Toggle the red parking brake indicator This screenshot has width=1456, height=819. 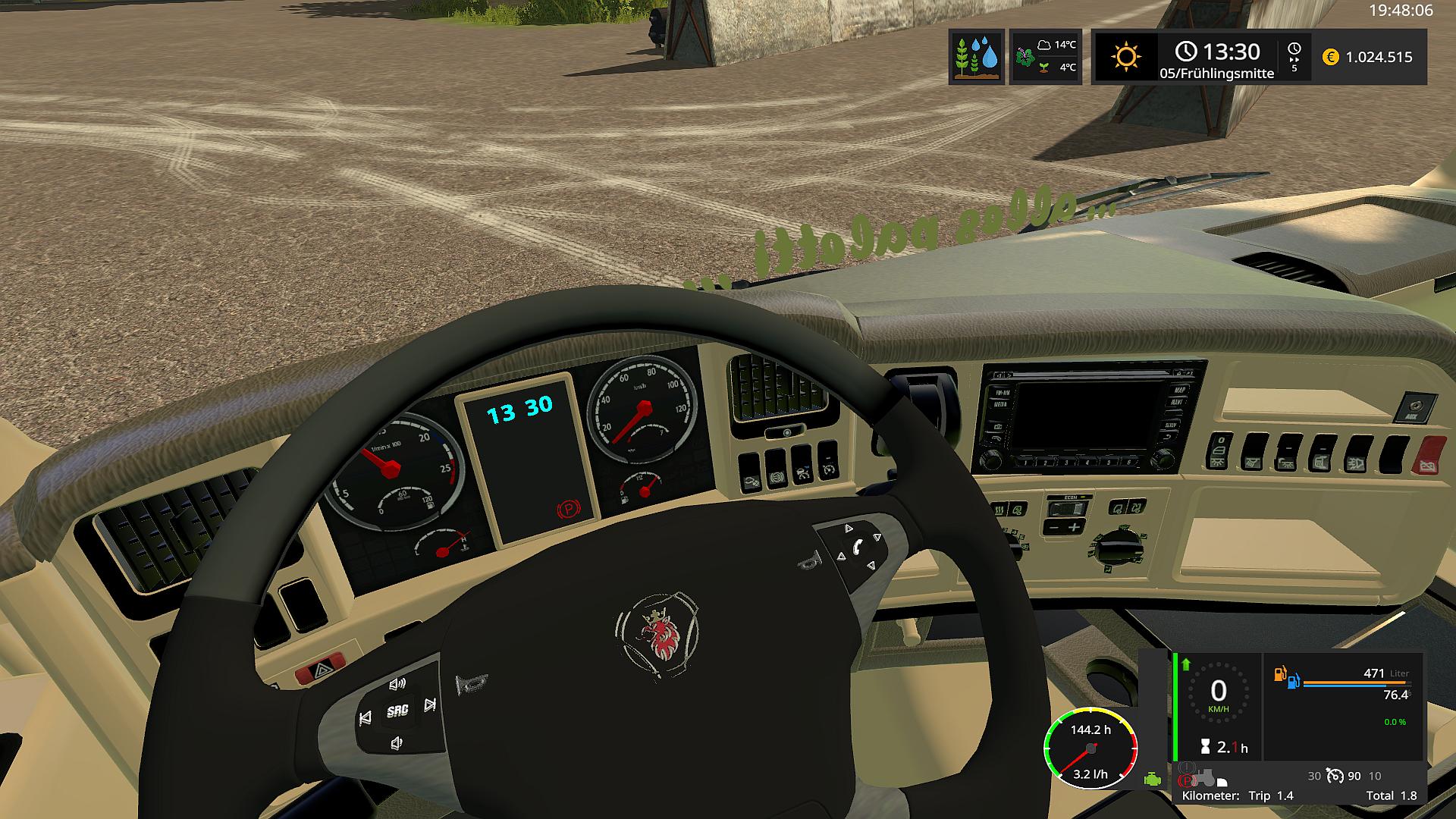pos(1187,780)
